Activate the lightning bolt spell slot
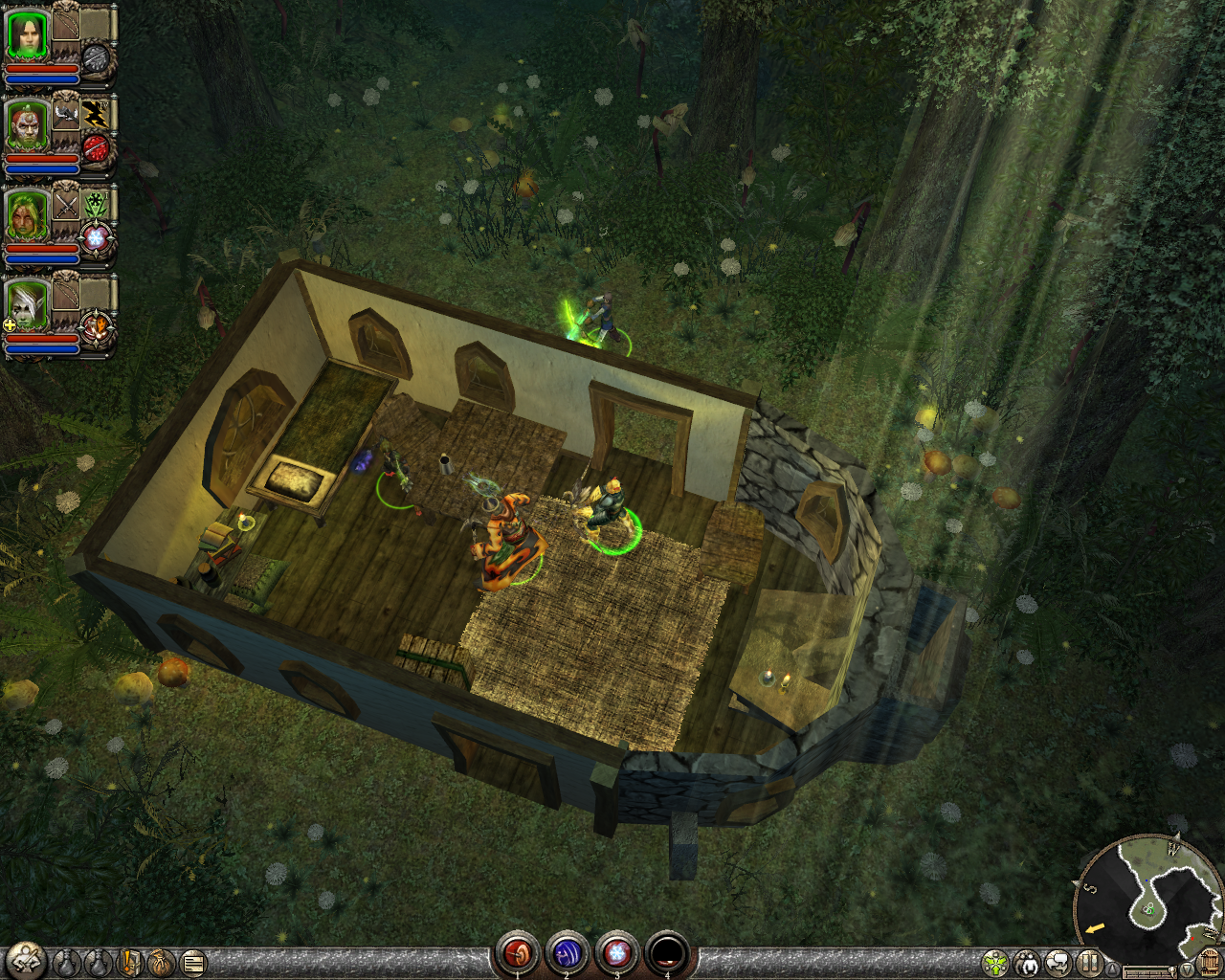This screenshot has height=980, width=1225. [x=94, y=114]
